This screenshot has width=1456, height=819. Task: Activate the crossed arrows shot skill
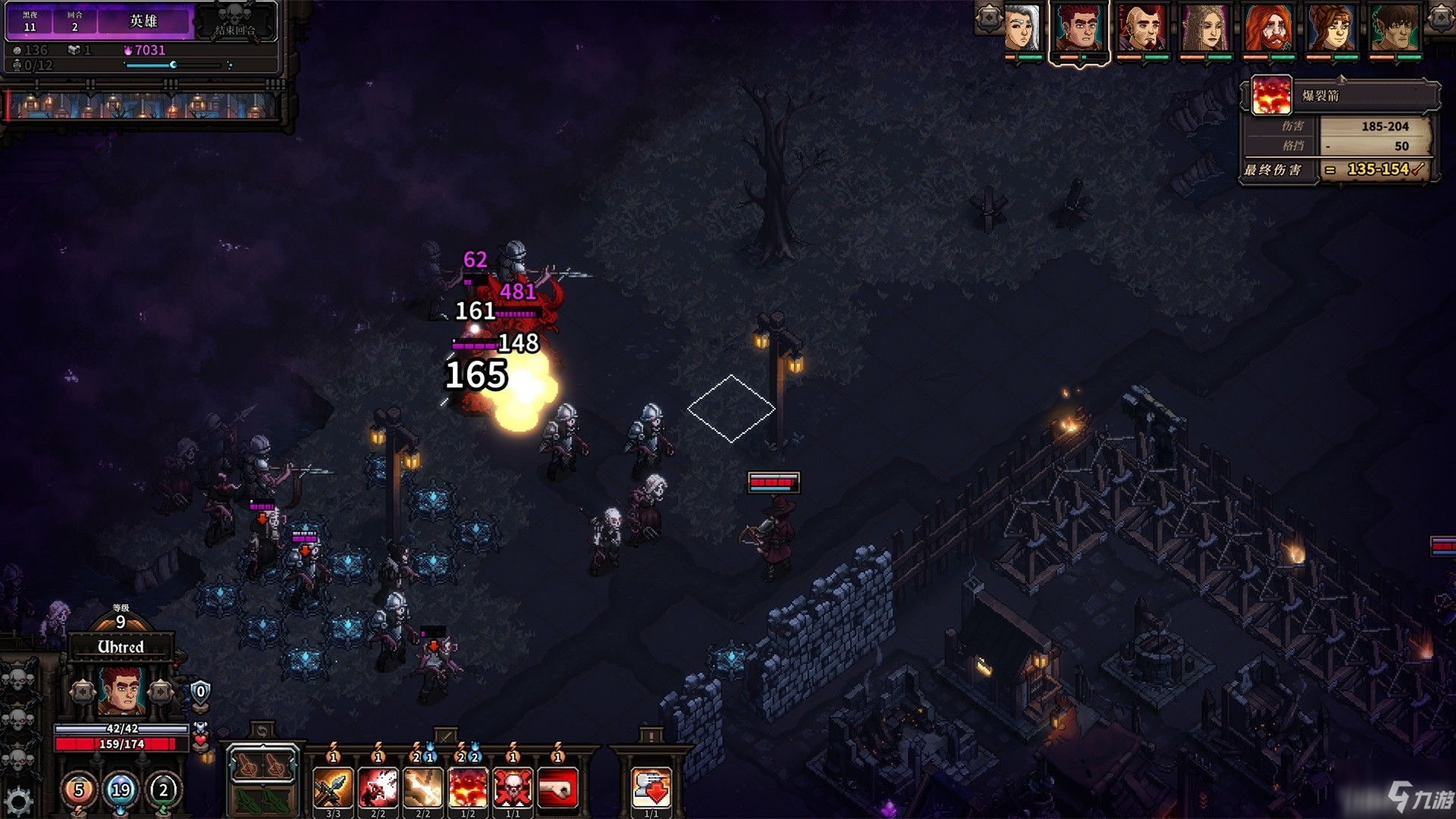(333, 787)
